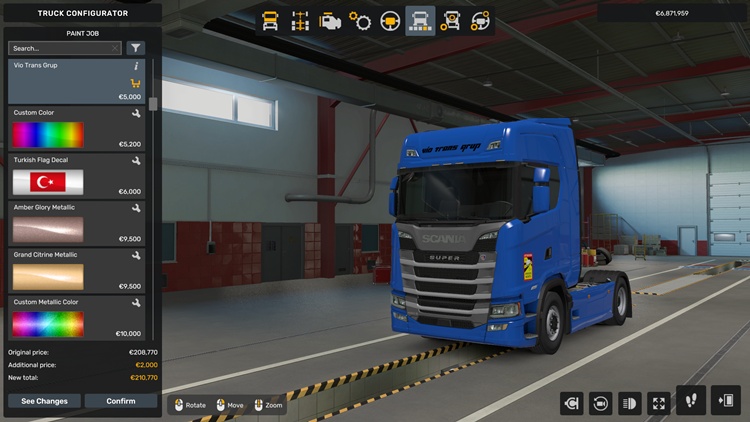Select the Vio Trans Grup paint job
750x422 pixels.
tap(76, 81)
